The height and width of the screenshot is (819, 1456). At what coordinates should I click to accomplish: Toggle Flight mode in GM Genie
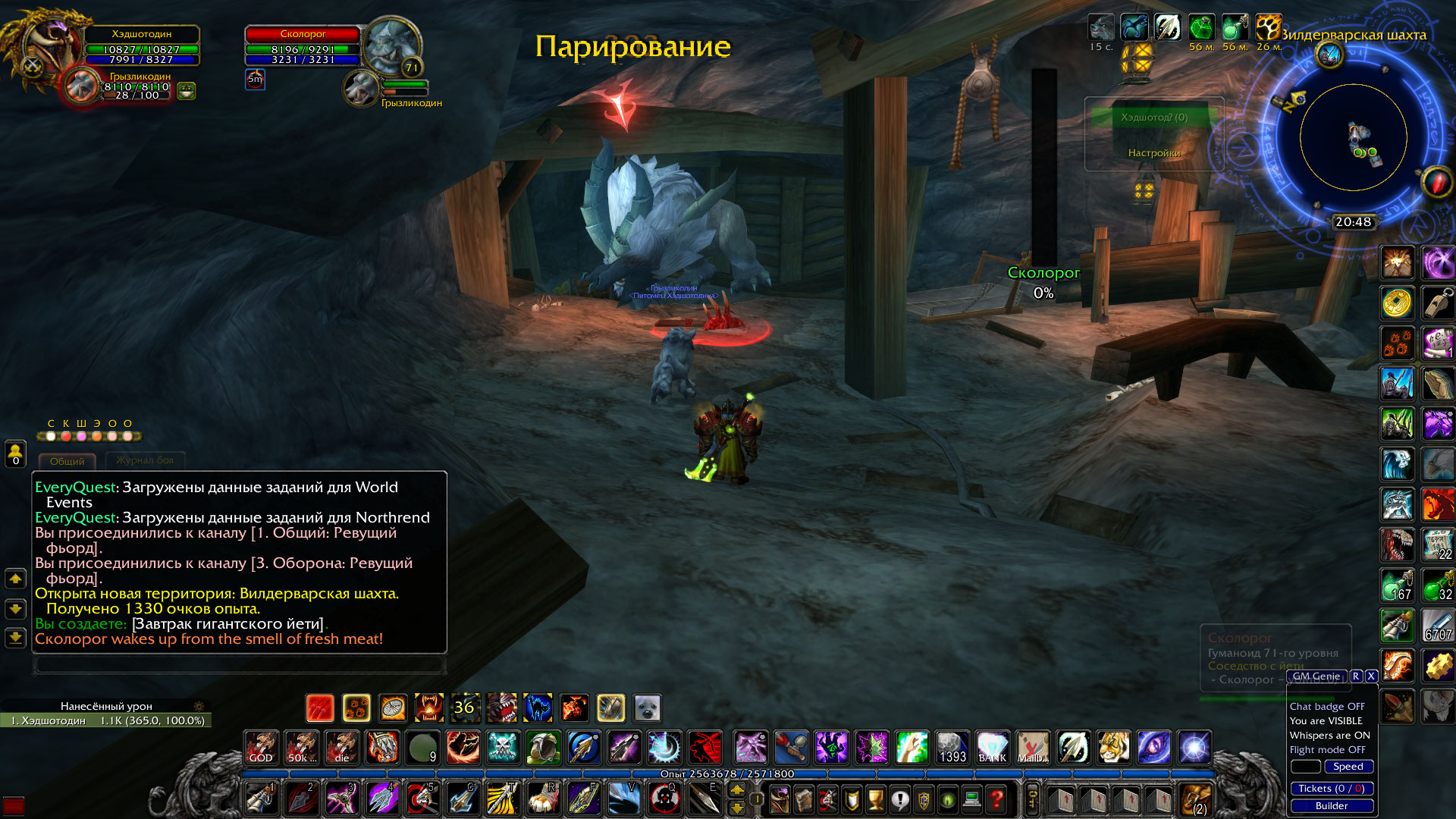1327,749
